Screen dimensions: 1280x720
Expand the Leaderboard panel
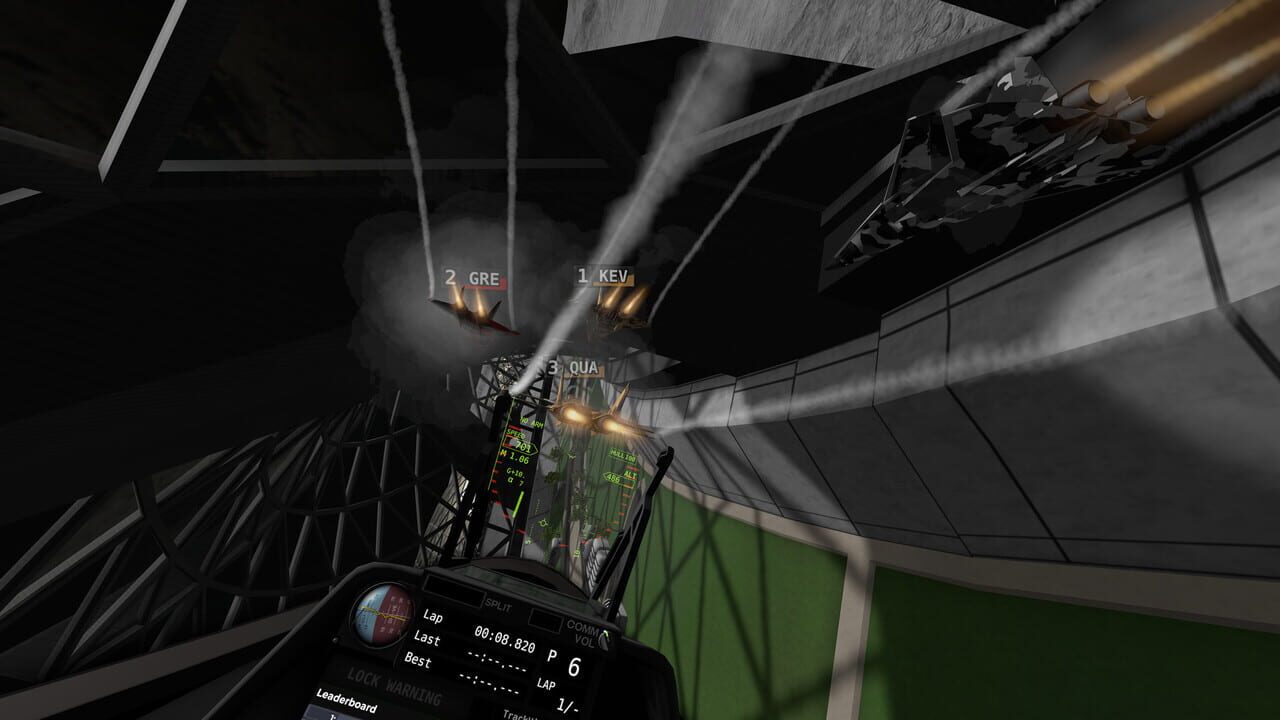[x=347, y=703]
